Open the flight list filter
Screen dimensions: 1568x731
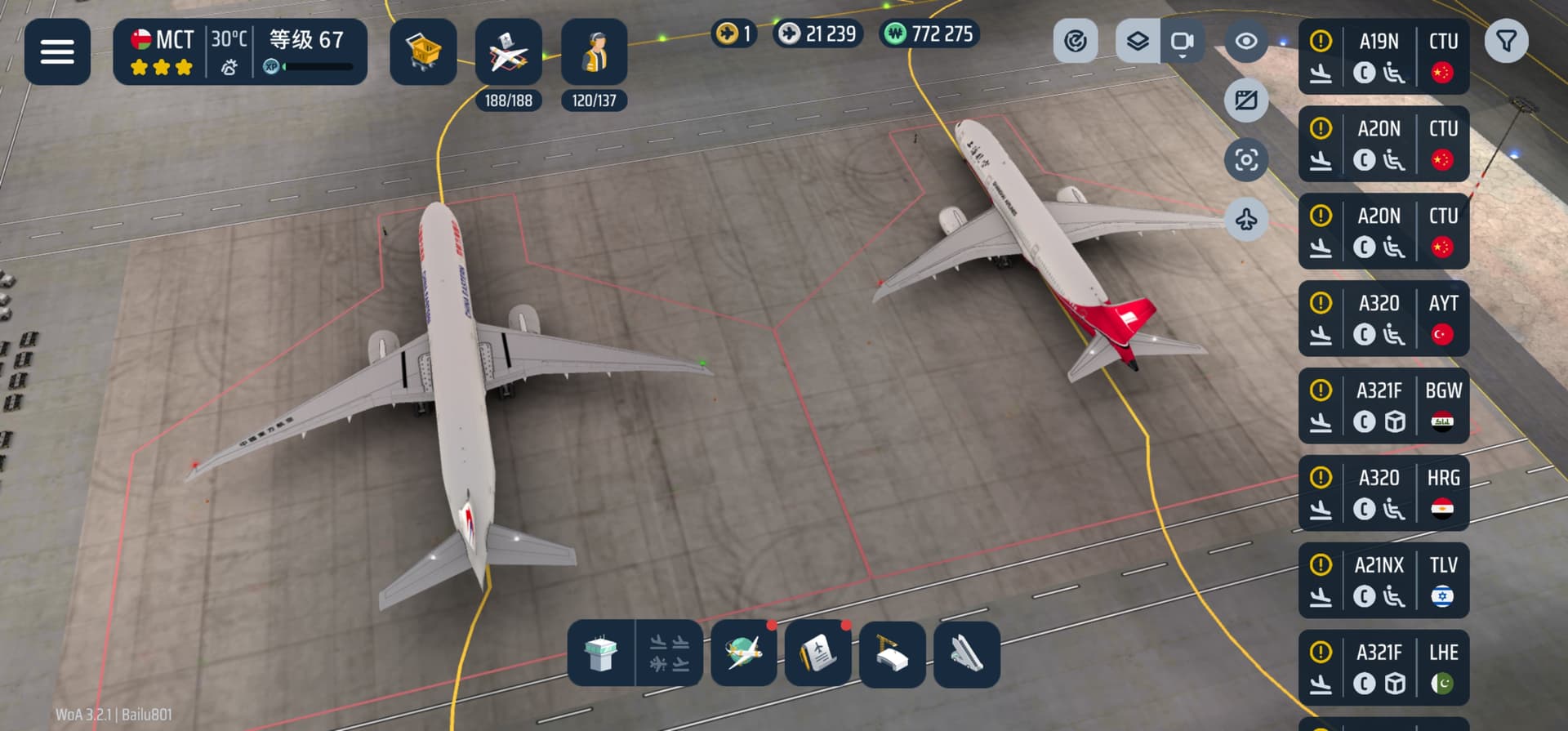(1506, 41)
